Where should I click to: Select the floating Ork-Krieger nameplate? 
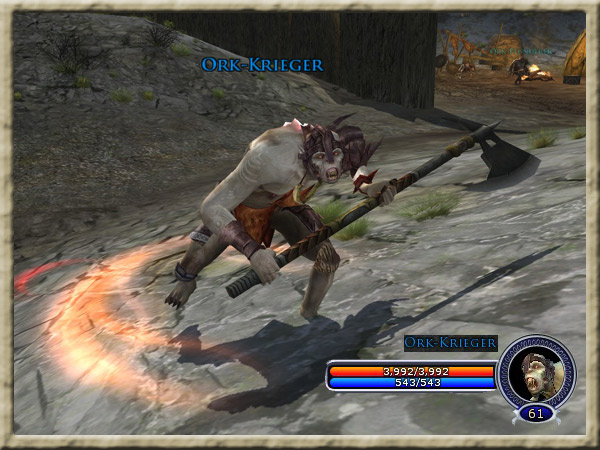pyautogui.click(x=262, y=65)
